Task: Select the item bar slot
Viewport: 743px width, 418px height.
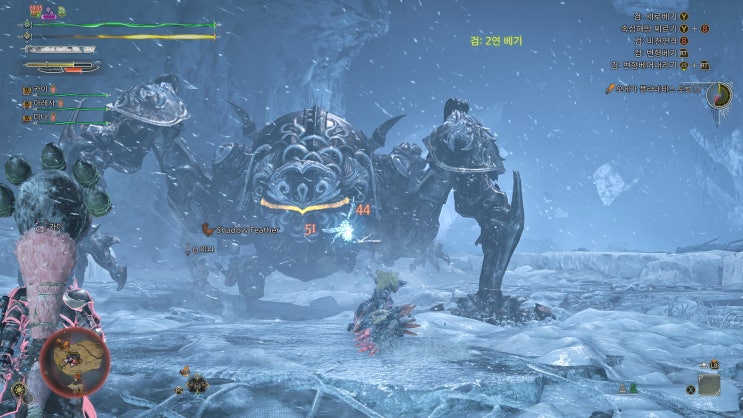Action: [709, 384]
